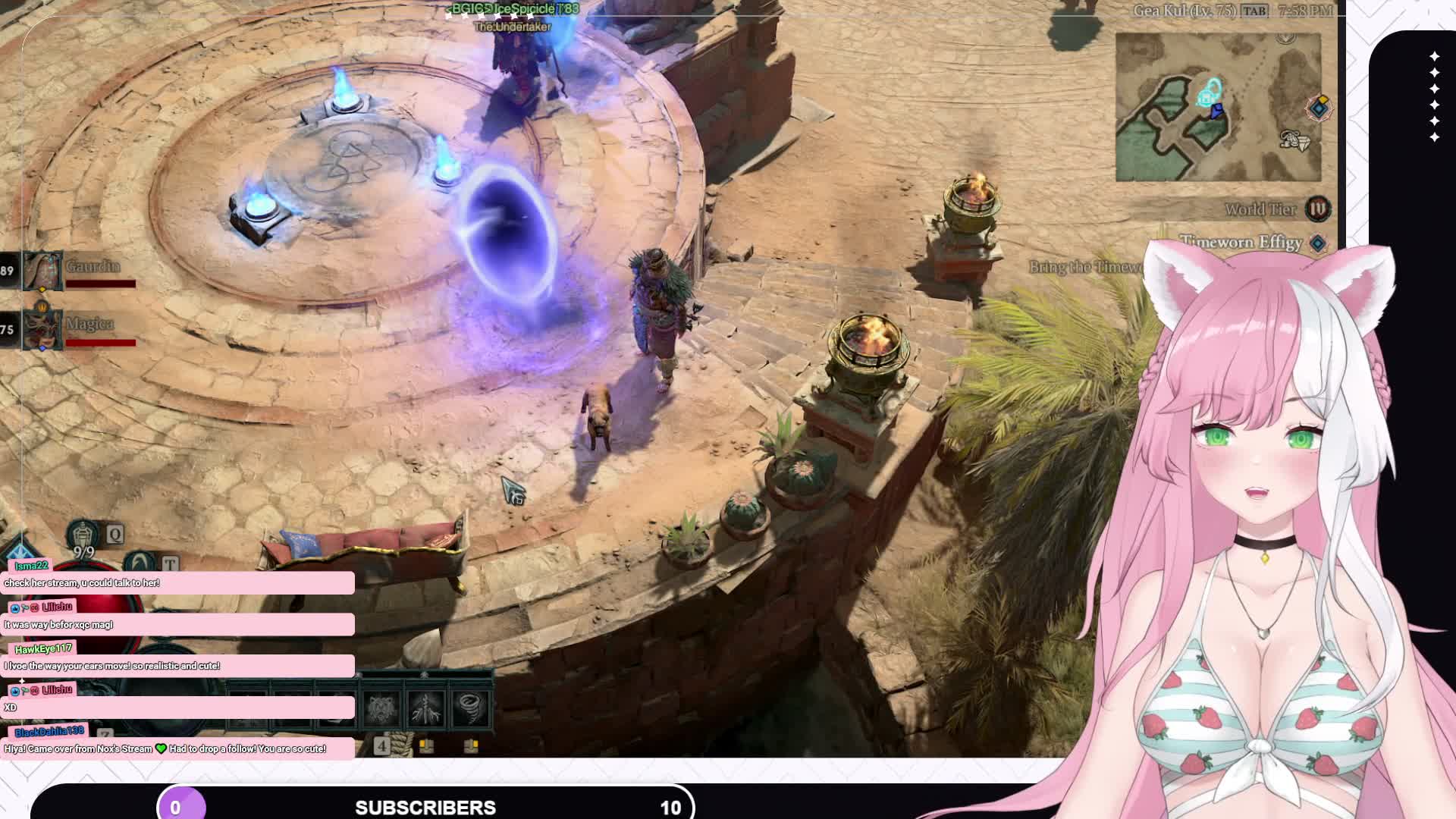Select party member Magica's portrait
Screen dimensions: 1456x819
42,329
